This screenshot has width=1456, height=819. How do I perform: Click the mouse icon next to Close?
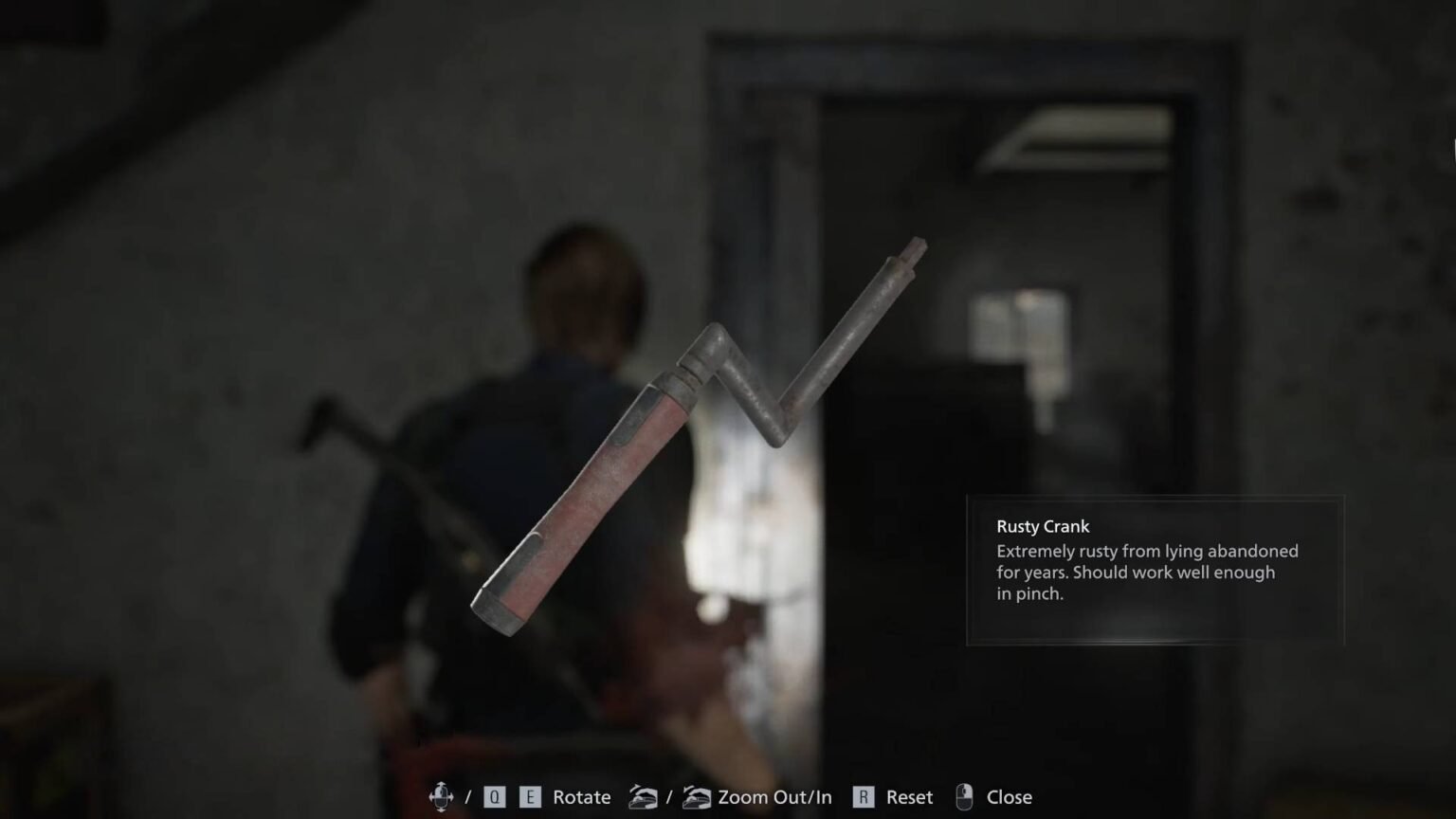965,797
